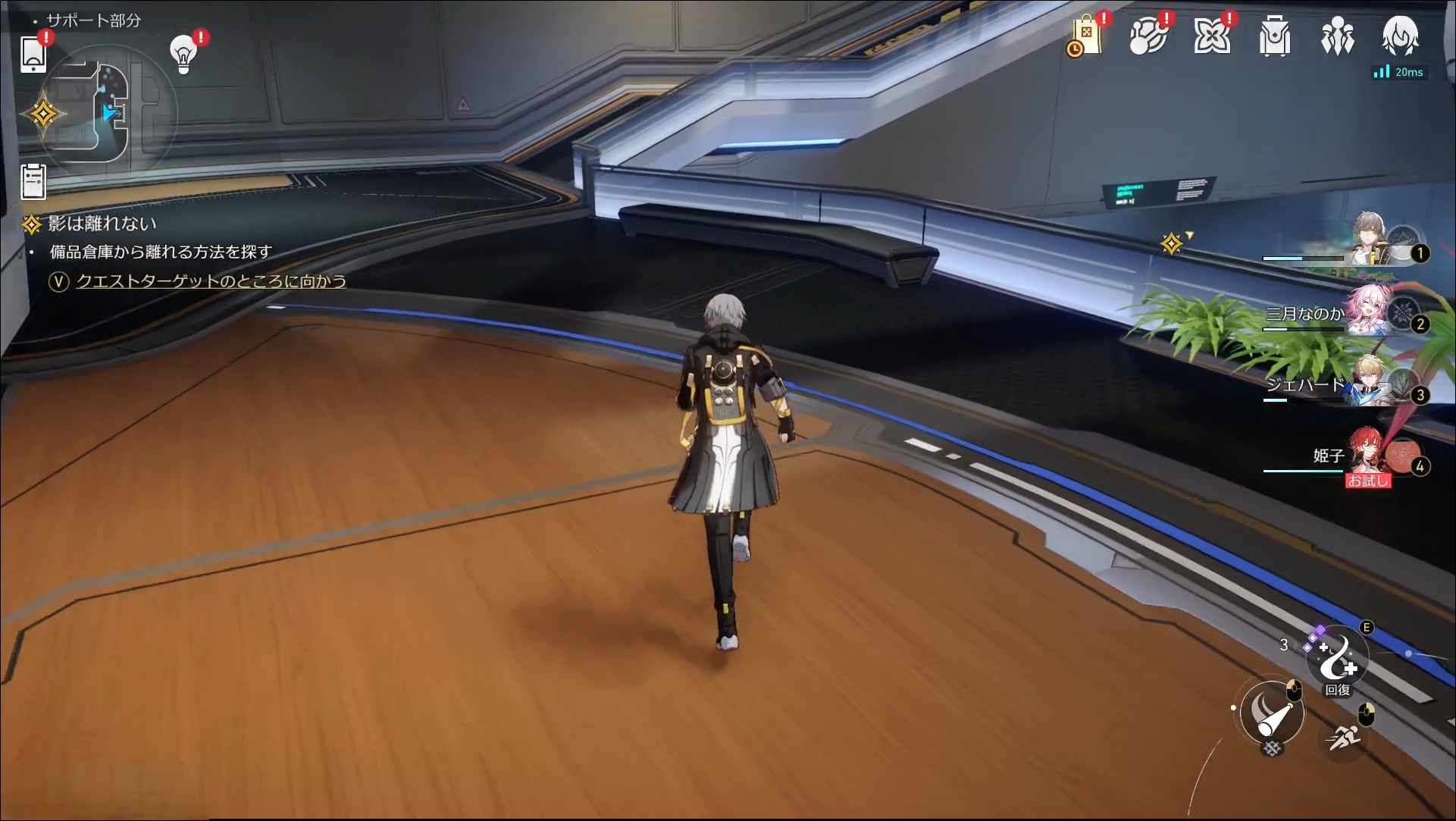Toggle the sprint running icon

point(1344,735)
